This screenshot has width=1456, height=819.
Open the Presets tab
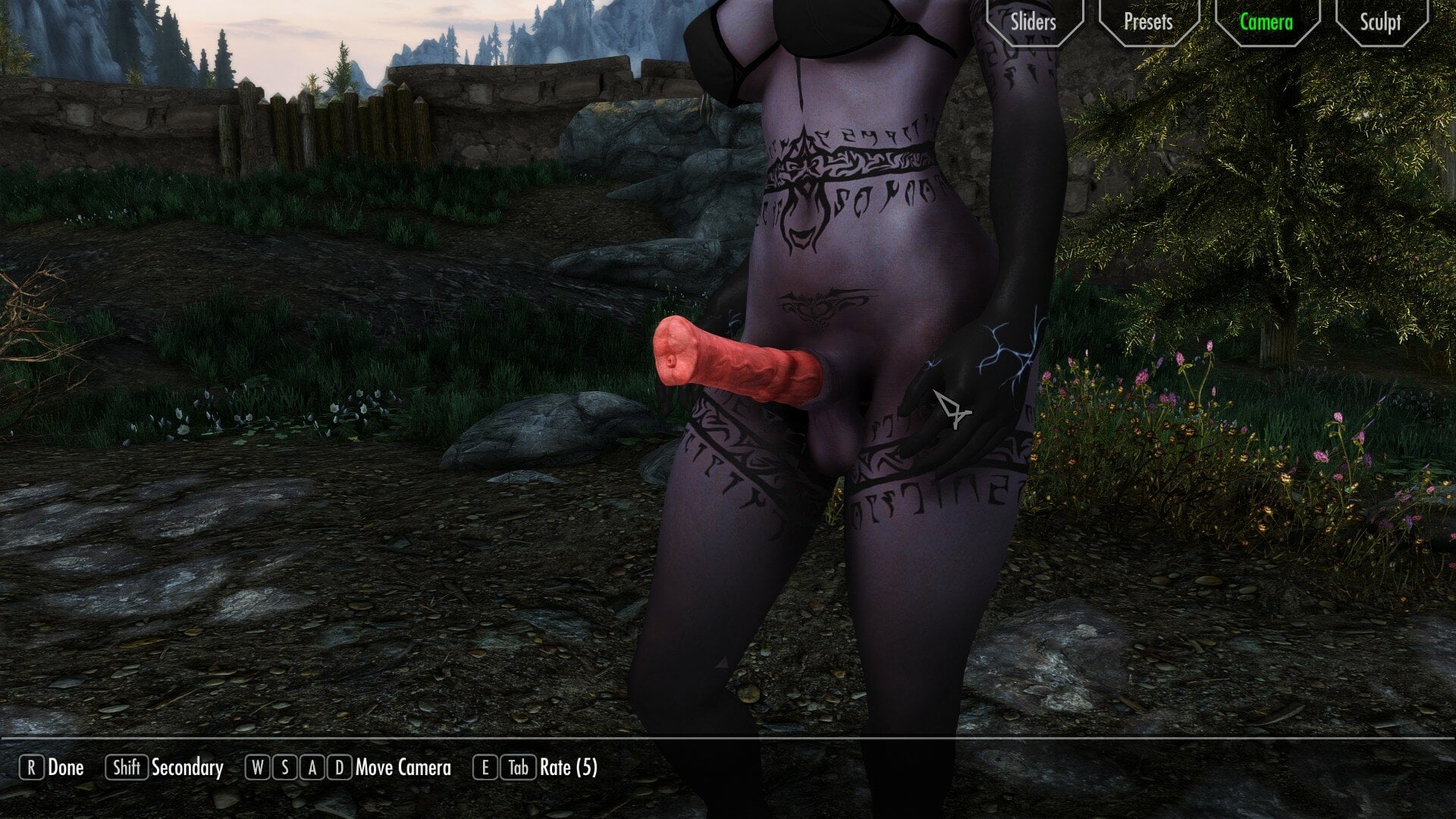(x=1148, y=21)
